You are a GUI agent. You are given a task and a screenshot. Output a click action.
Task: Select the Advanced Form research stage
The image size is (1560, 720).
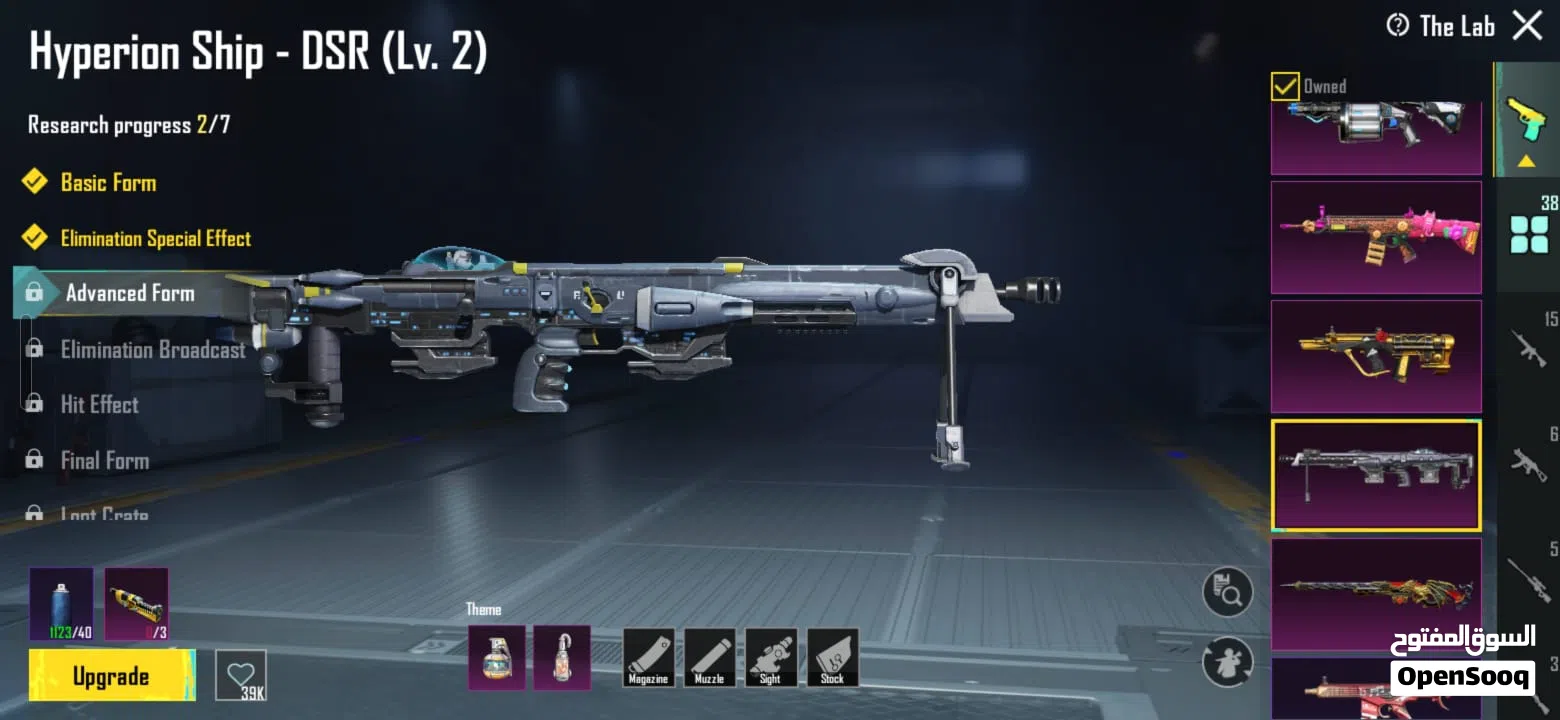coord(129,293)
